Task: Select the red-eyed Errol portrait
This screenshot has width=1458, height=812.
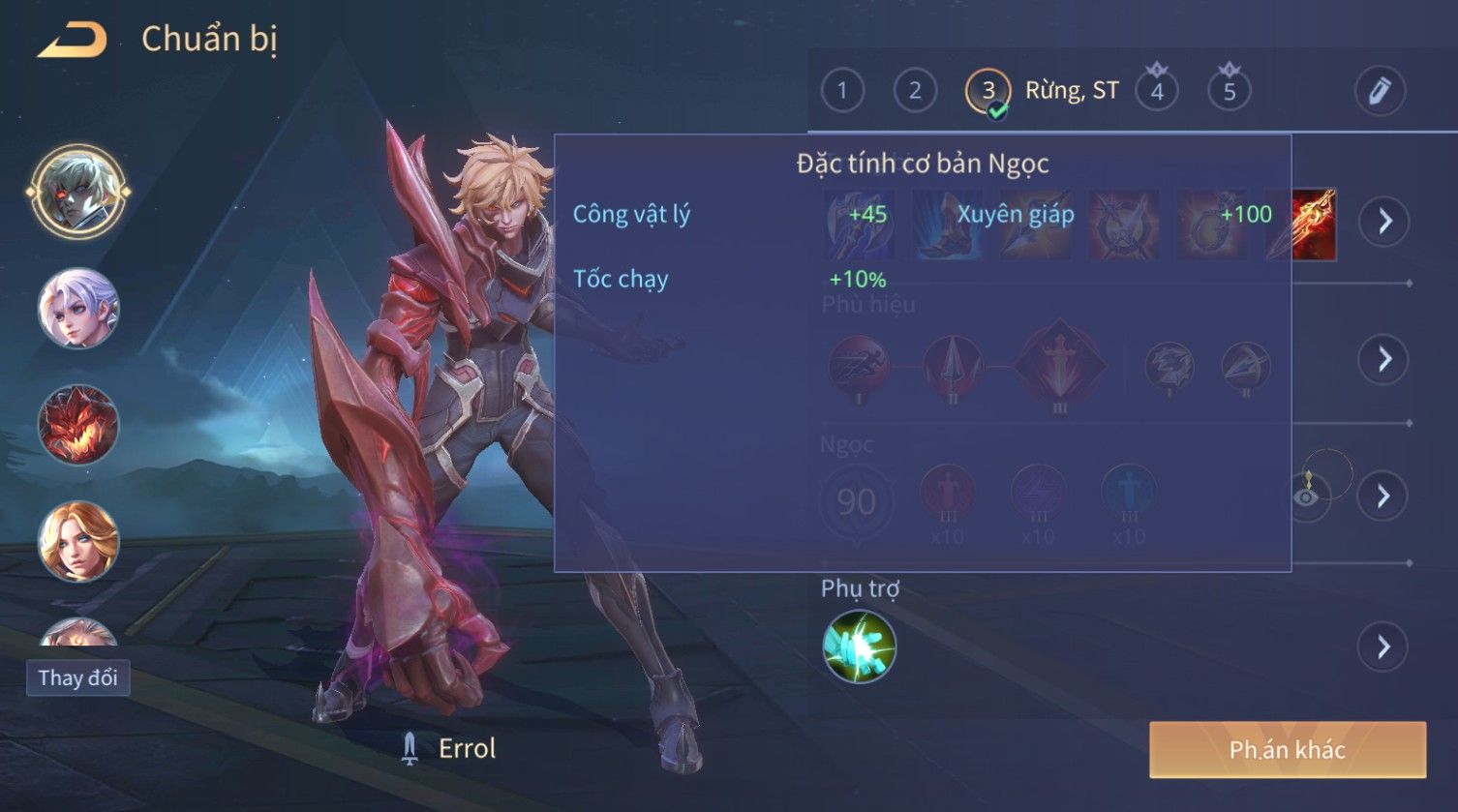Action: 77,191
